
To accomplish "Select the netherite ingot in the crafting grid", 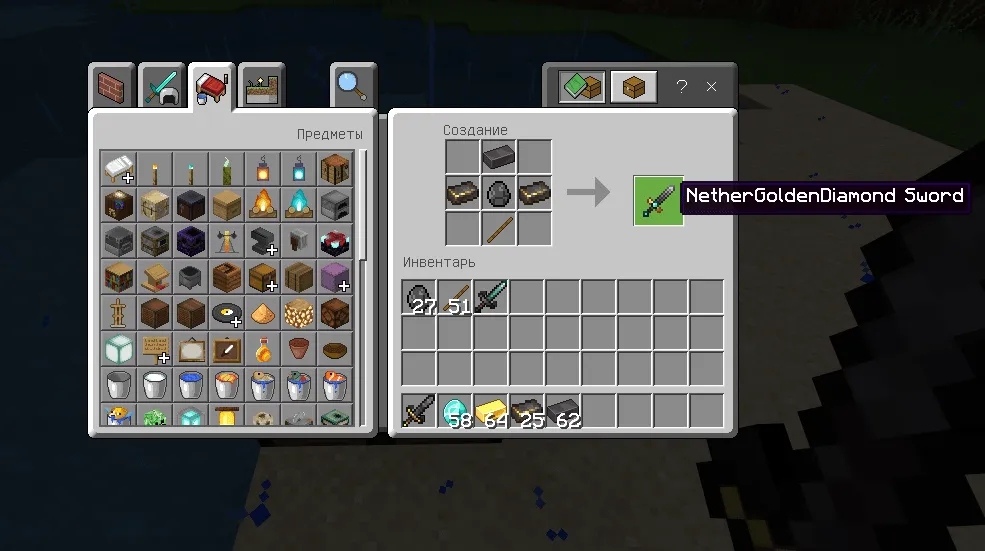I will click(x=499, y=157).
